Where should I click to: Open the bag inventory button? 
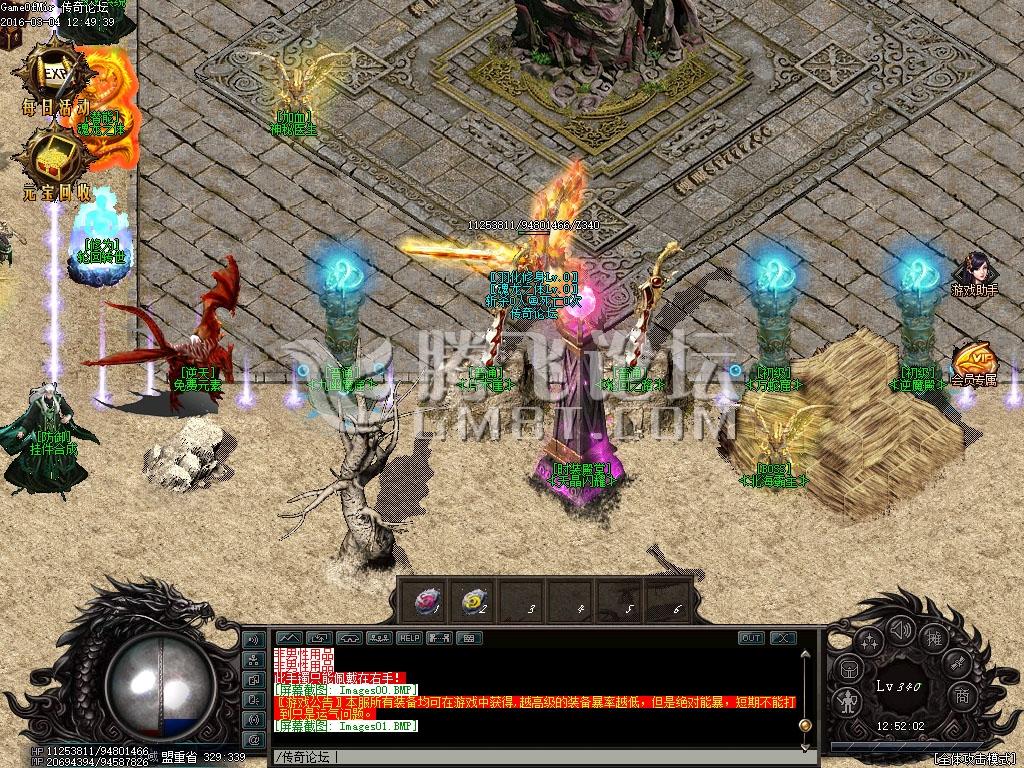click(x=846, y=668)
